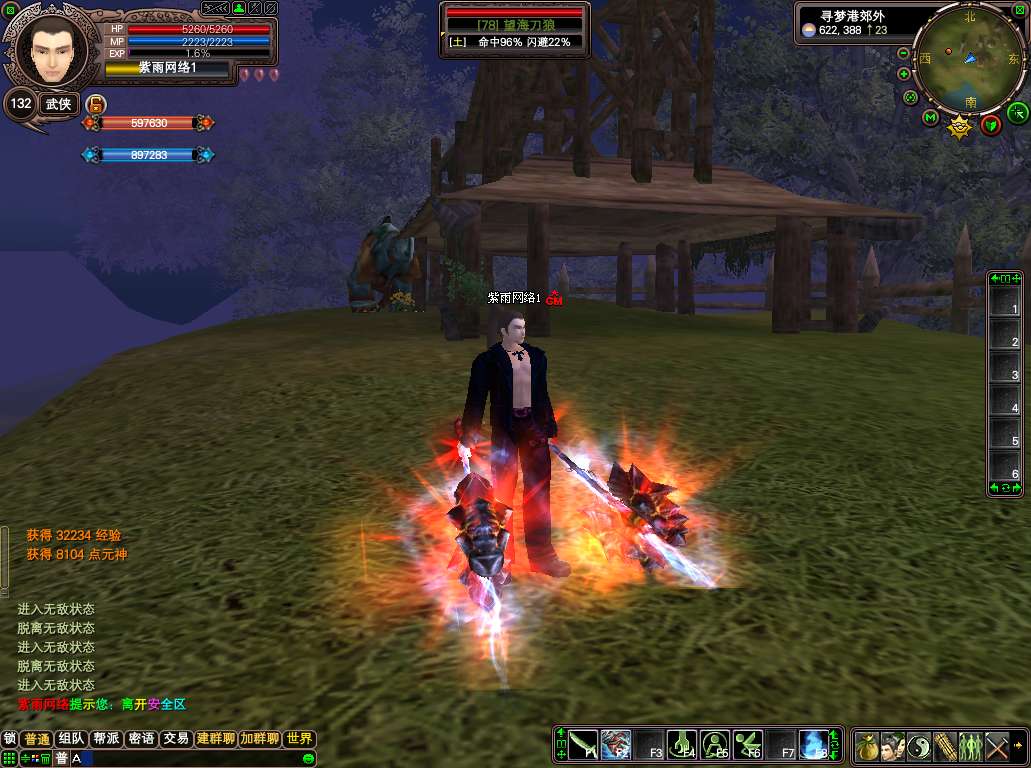Toggle the 锁 chat lock button

[10, 739]
